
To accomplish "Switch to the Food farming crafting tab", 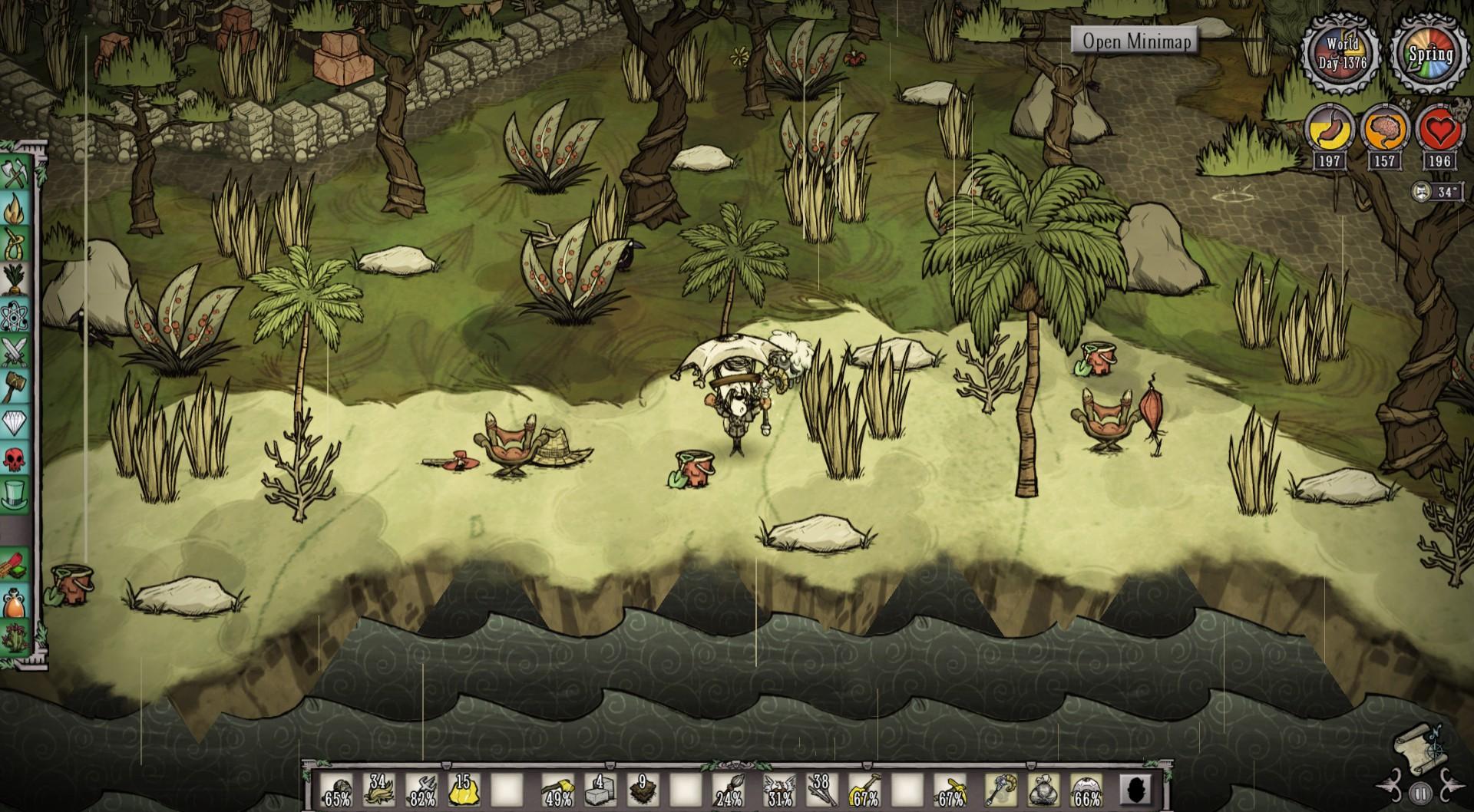I will tap(15, 279).
